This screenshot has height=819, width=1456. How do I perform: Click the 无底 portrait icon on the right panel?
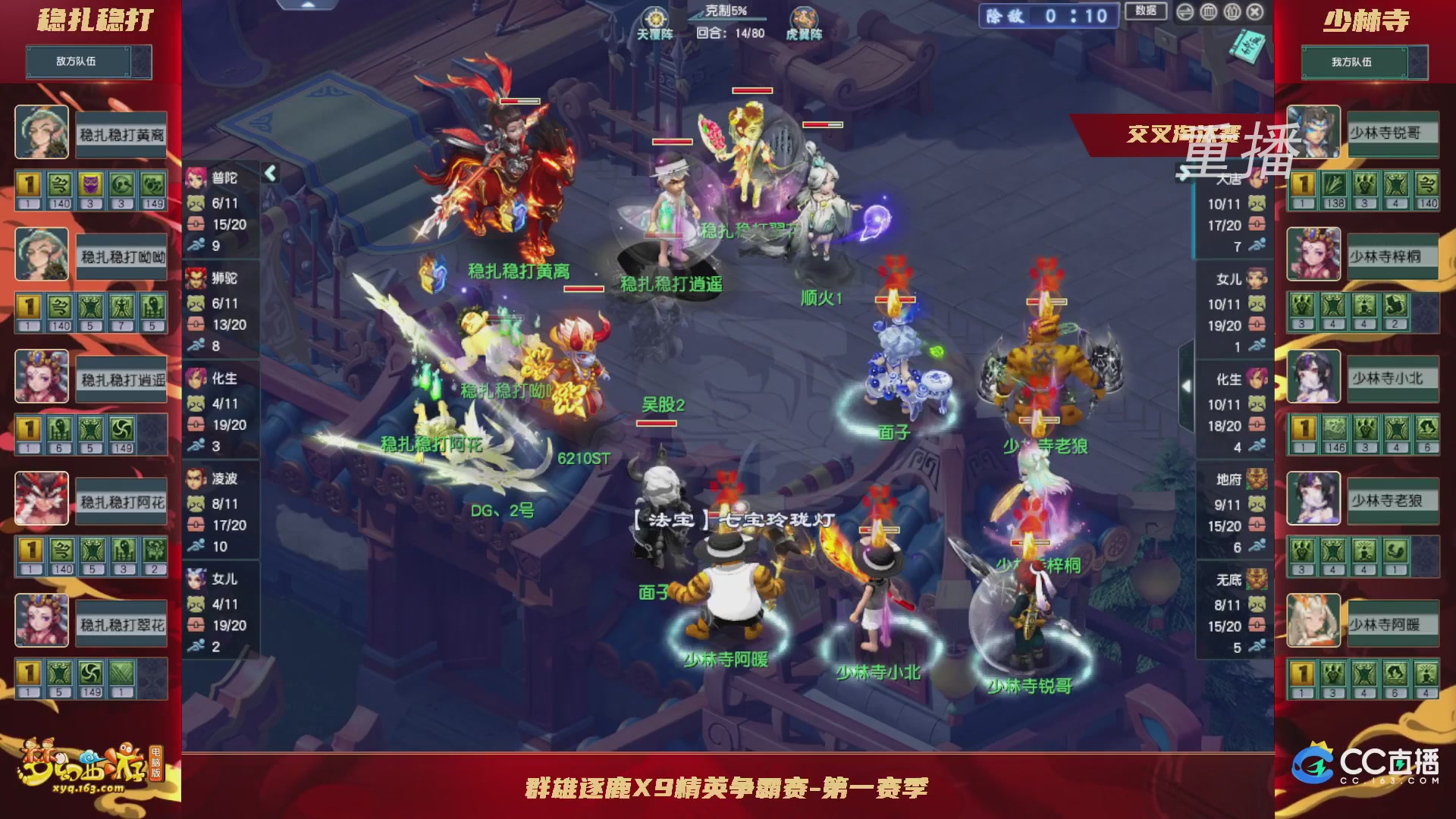click(x=1257, y=579)
